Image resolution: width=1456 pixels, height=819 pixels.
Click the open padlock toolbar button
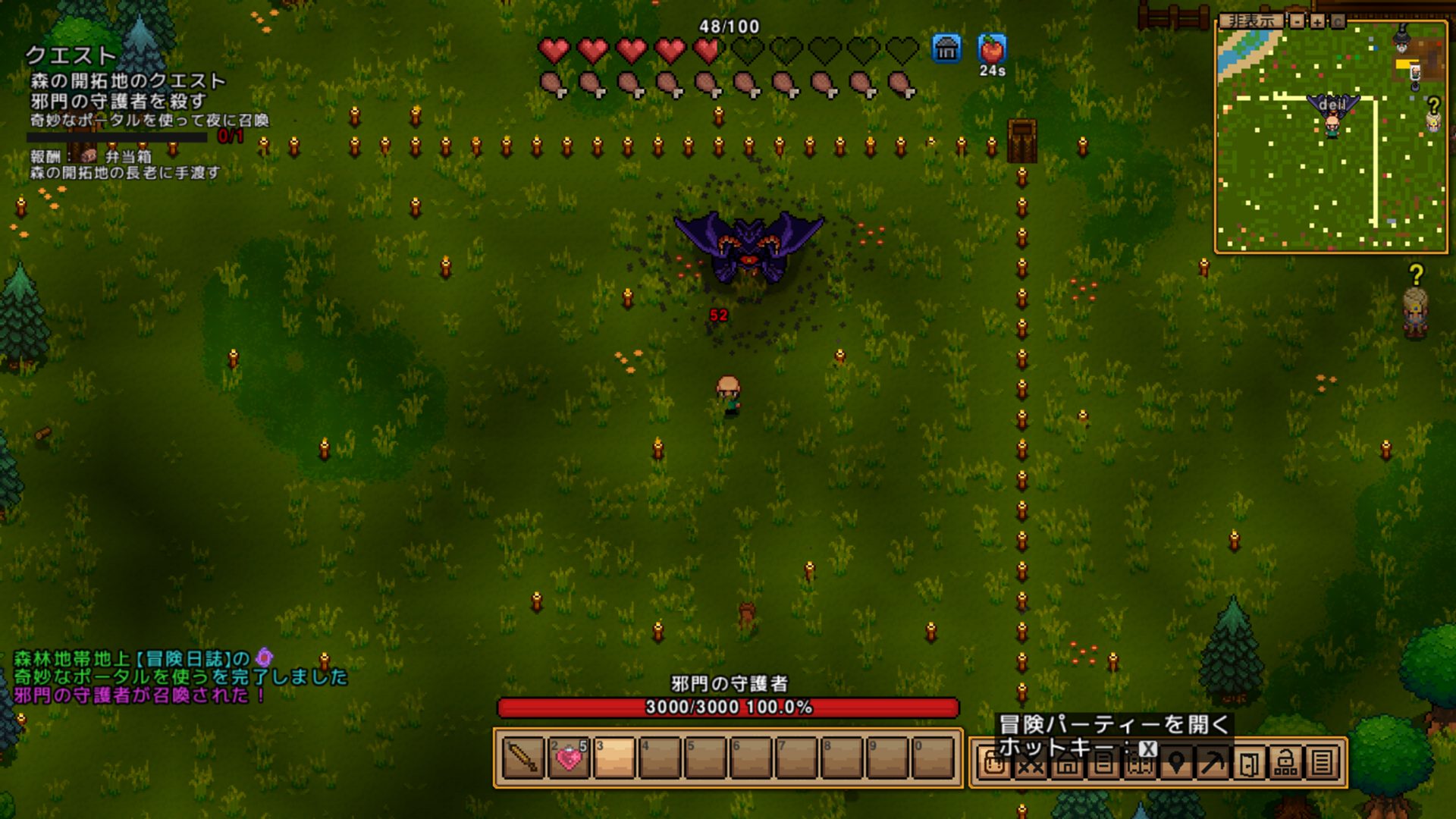(x=1285, y=763)
